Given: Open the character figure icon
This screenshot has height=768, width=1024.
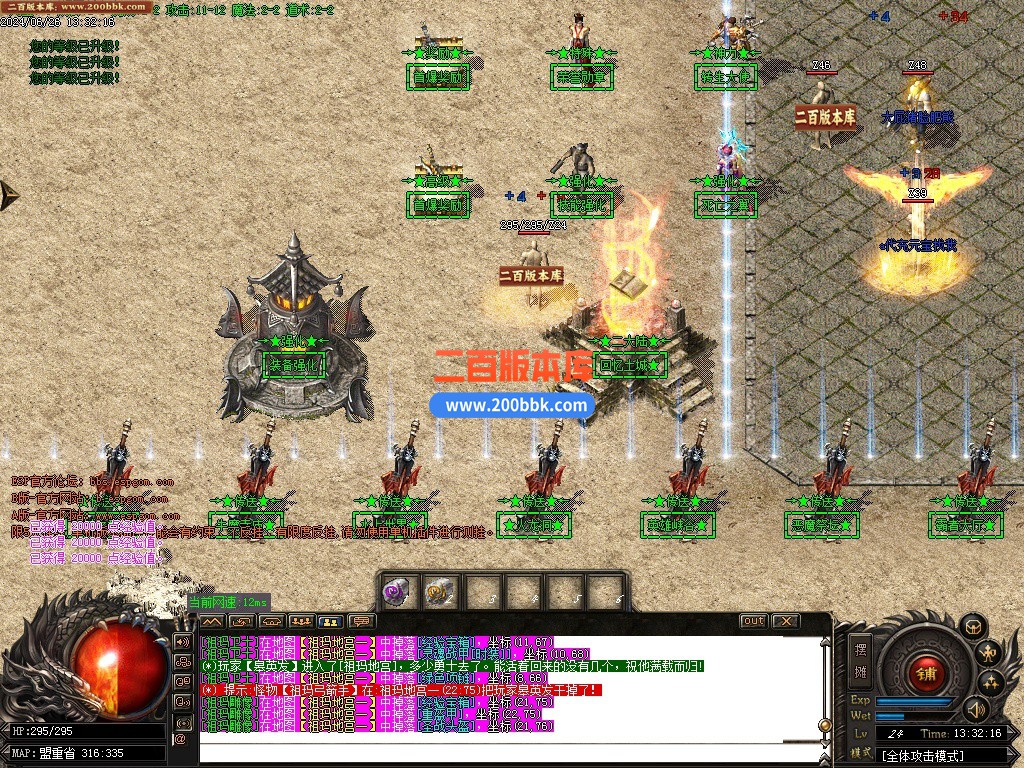Looking at the screenshot, I should [x=990, y=655].
